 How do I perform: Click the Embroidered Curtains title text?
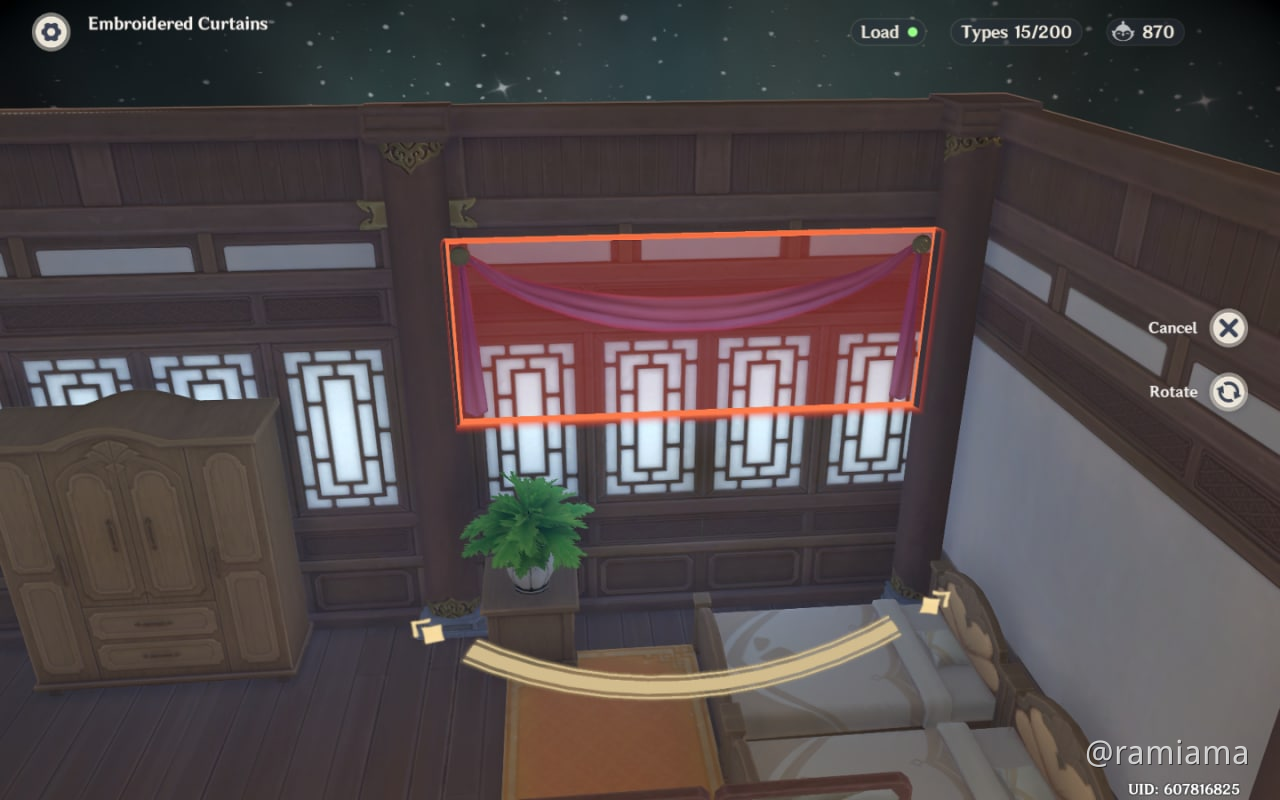pyautogui.click(x=178, y=22)
